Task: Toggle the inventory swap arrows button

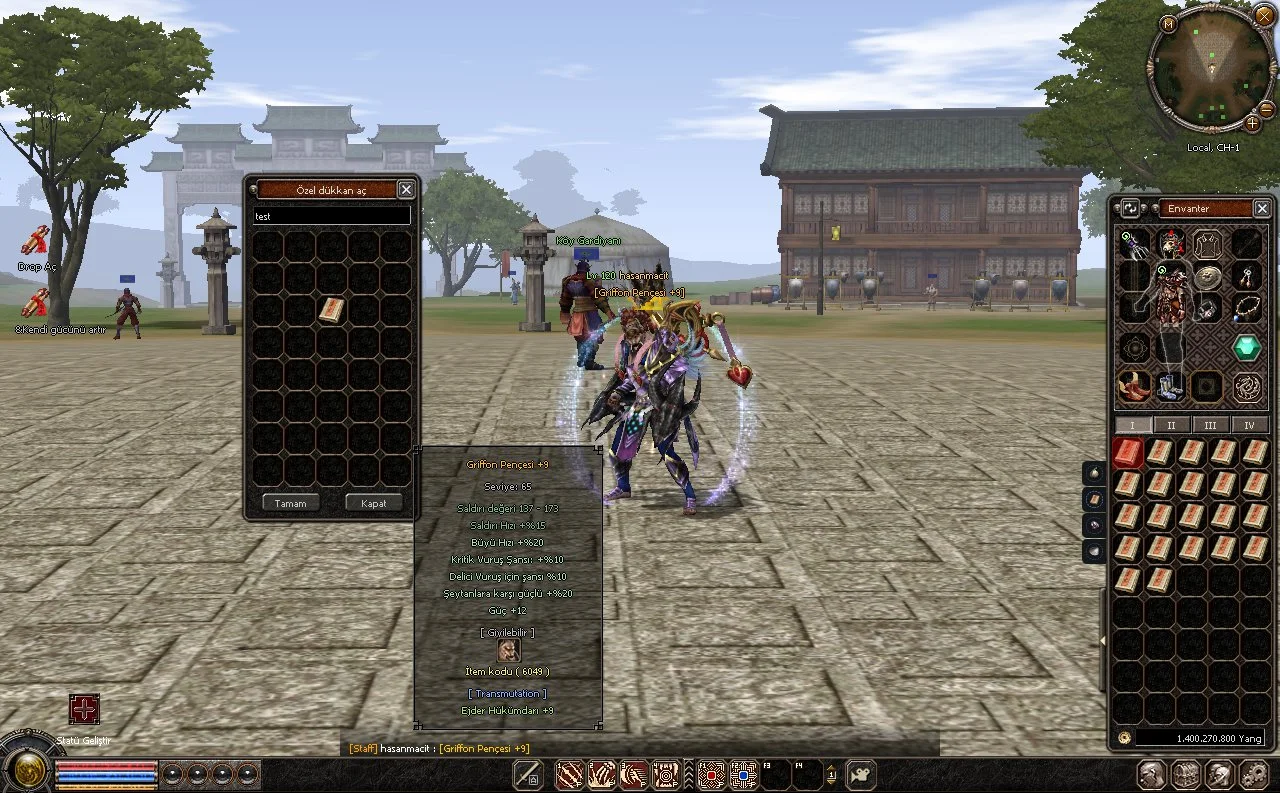Action: [1130, 208]
